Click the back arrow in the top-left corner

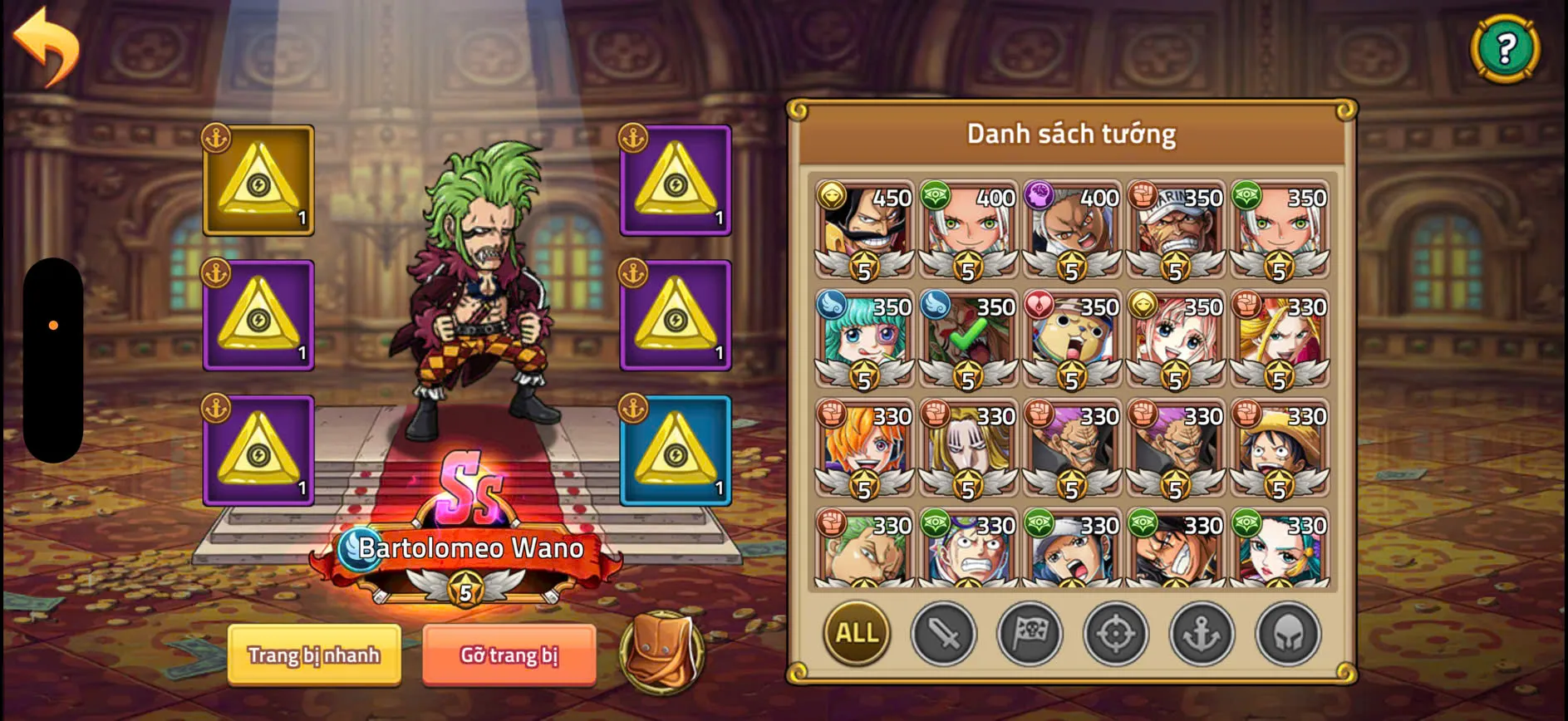pos(46,46)
